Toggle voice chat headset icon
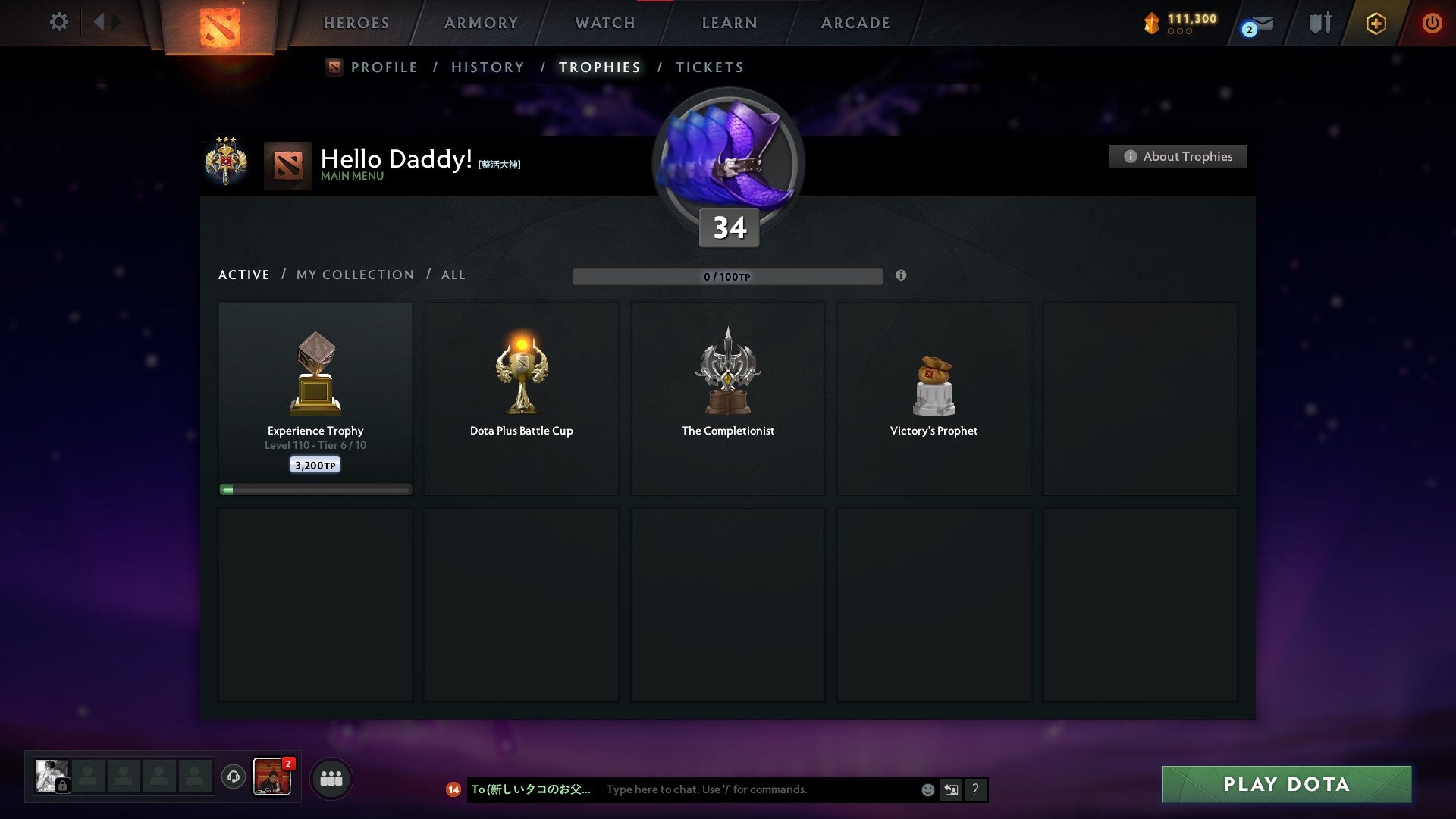The height and width of the screenshot is (819, 1456). 233,777
